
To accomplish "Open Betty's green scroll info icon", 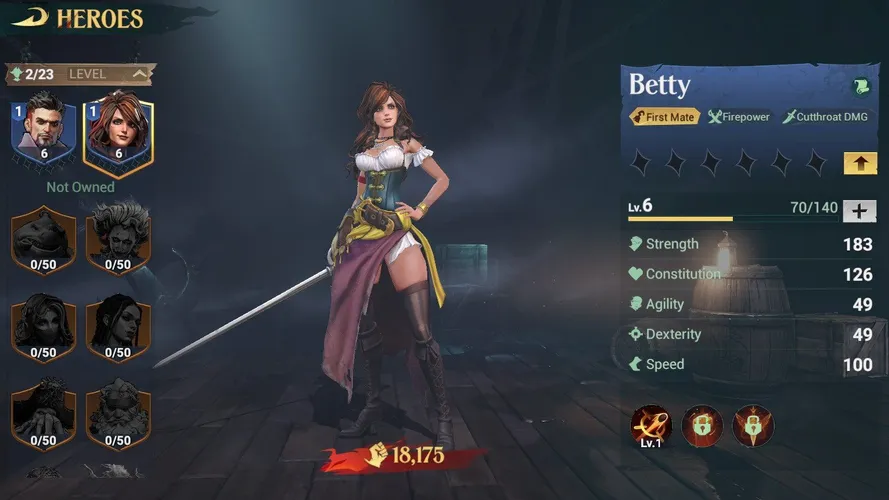I will 860,87.
